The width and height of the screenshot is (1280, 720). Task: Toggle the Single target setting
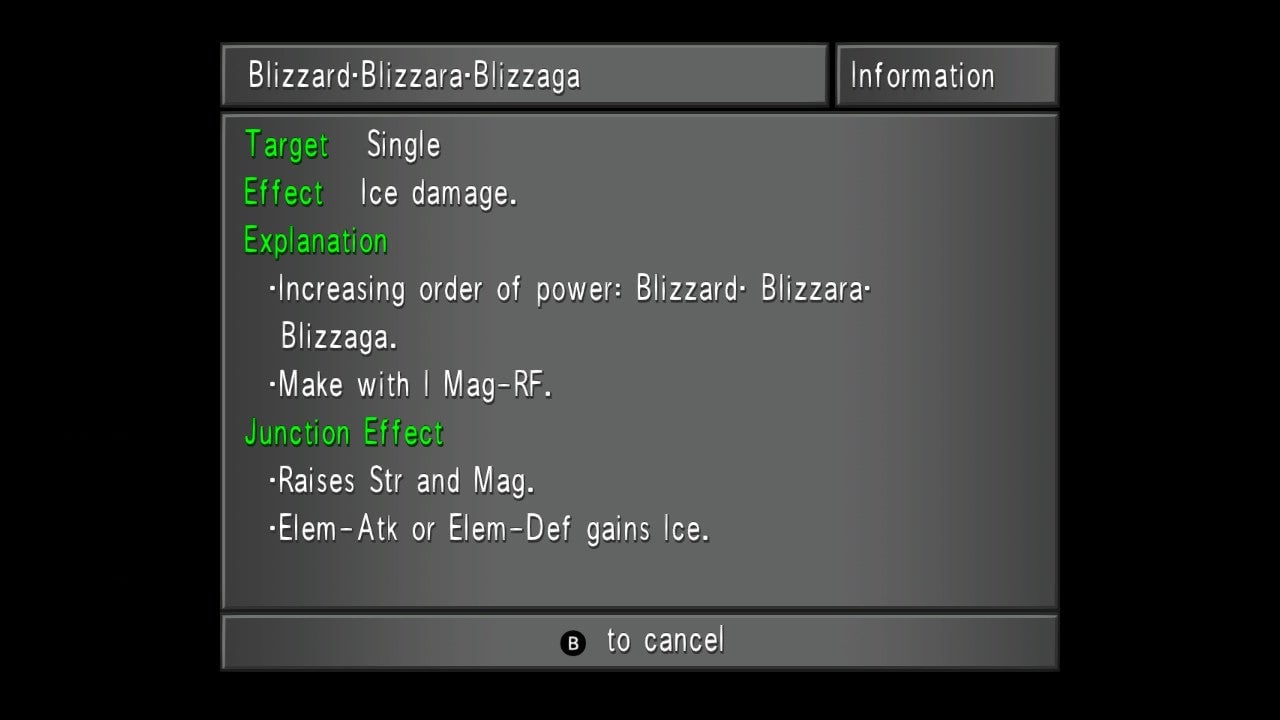(403, 145)
